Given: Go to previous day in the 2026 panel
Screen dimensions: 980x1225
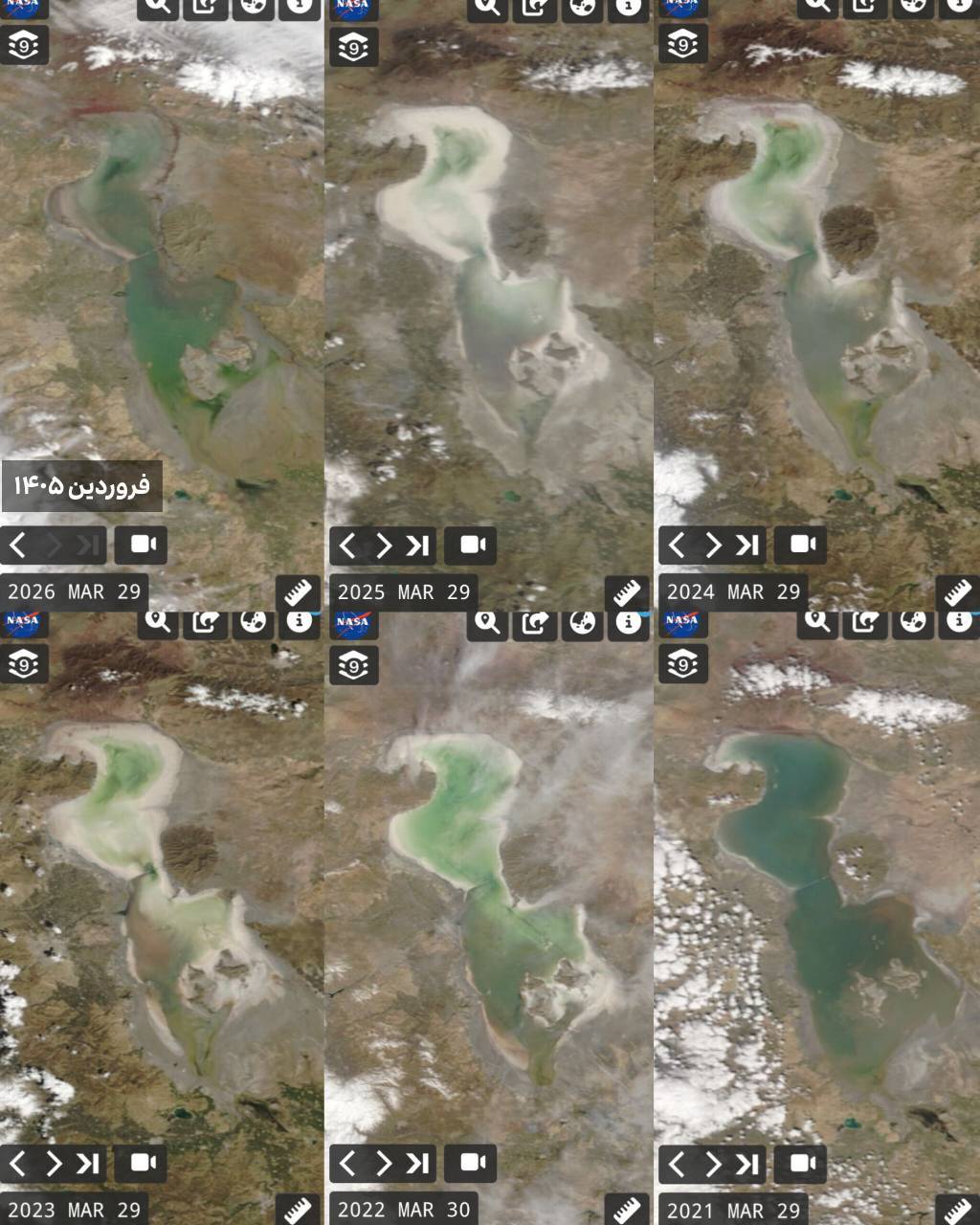Looking at the screenshot, I should pyautogui.click(x=17, y=546).
